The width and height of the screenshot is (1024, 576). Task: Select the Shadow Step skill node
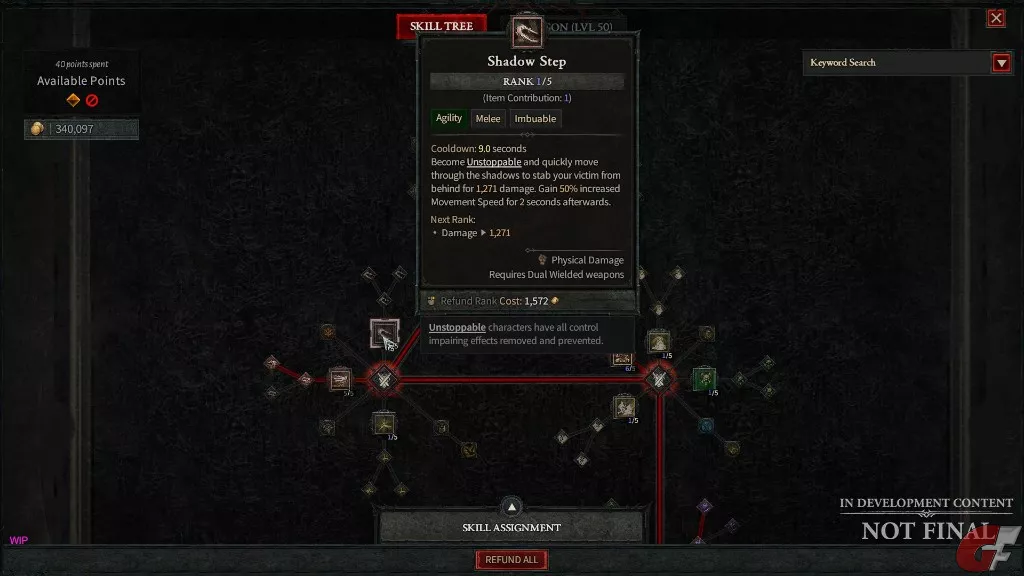[x=384, y=334]
